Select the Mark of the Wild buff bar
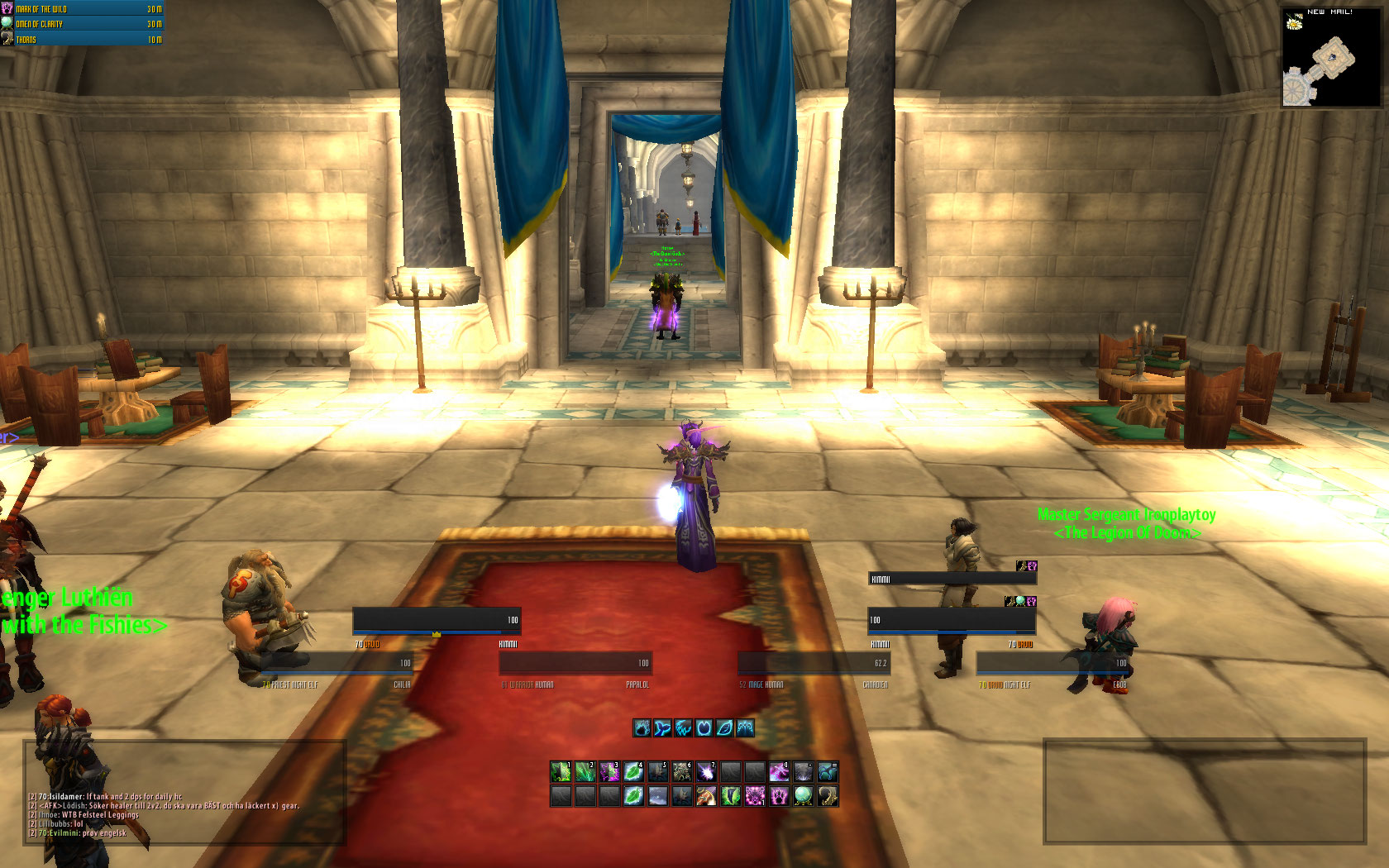This screenshot has height=868, width=1389. (x=83, y=9)
